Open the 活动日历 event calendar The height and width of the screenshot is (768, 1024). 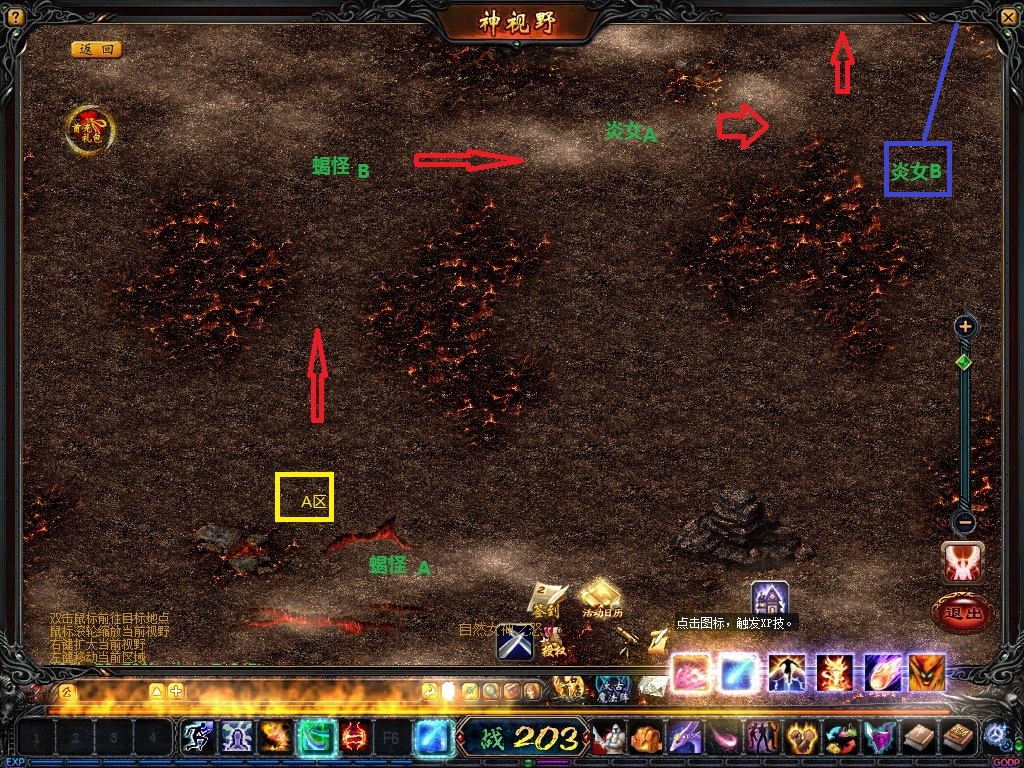coord(602,598)
